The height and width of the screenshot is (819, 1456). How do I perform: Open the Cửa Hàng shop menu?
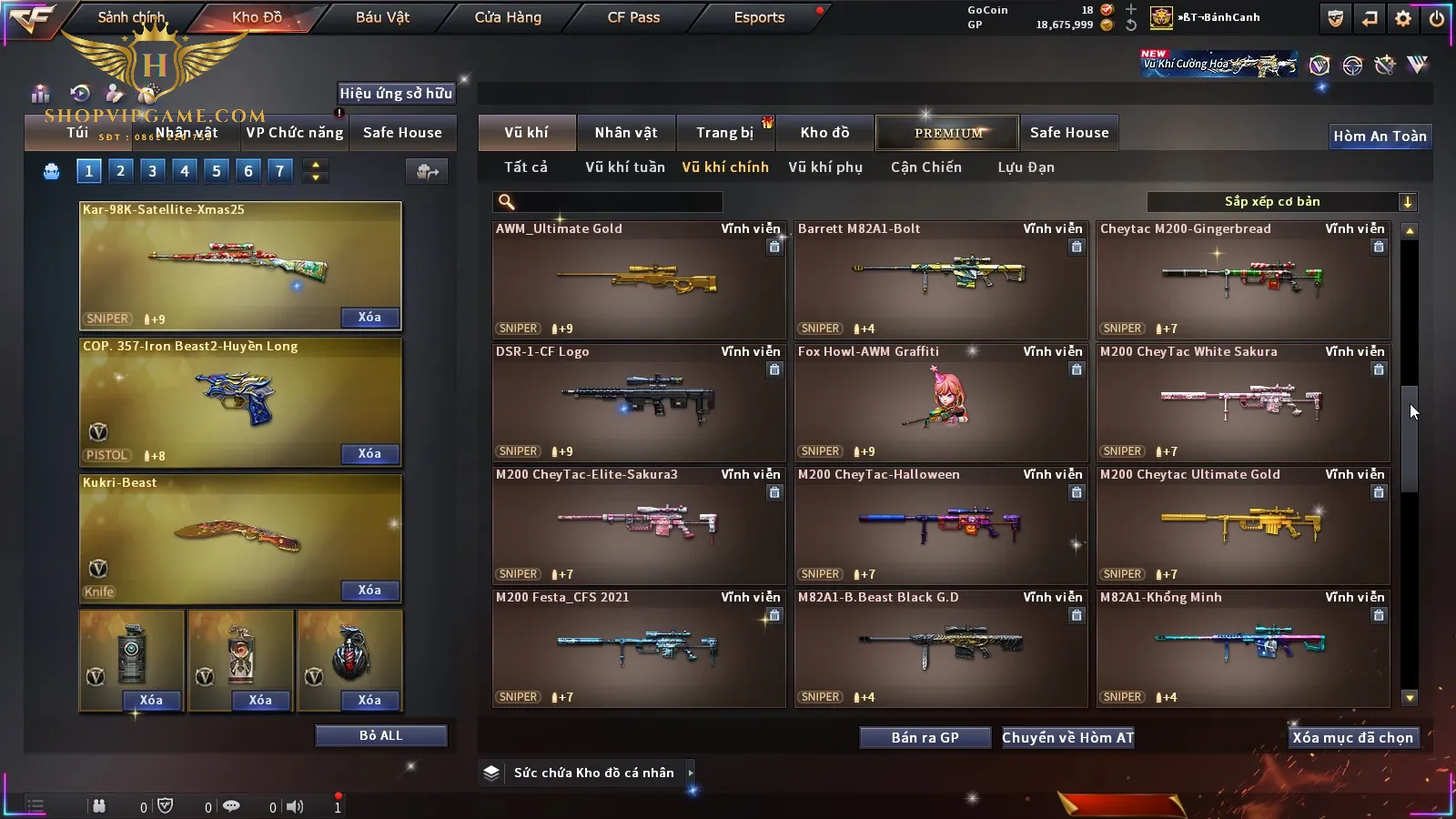click(x=508, y=17)
